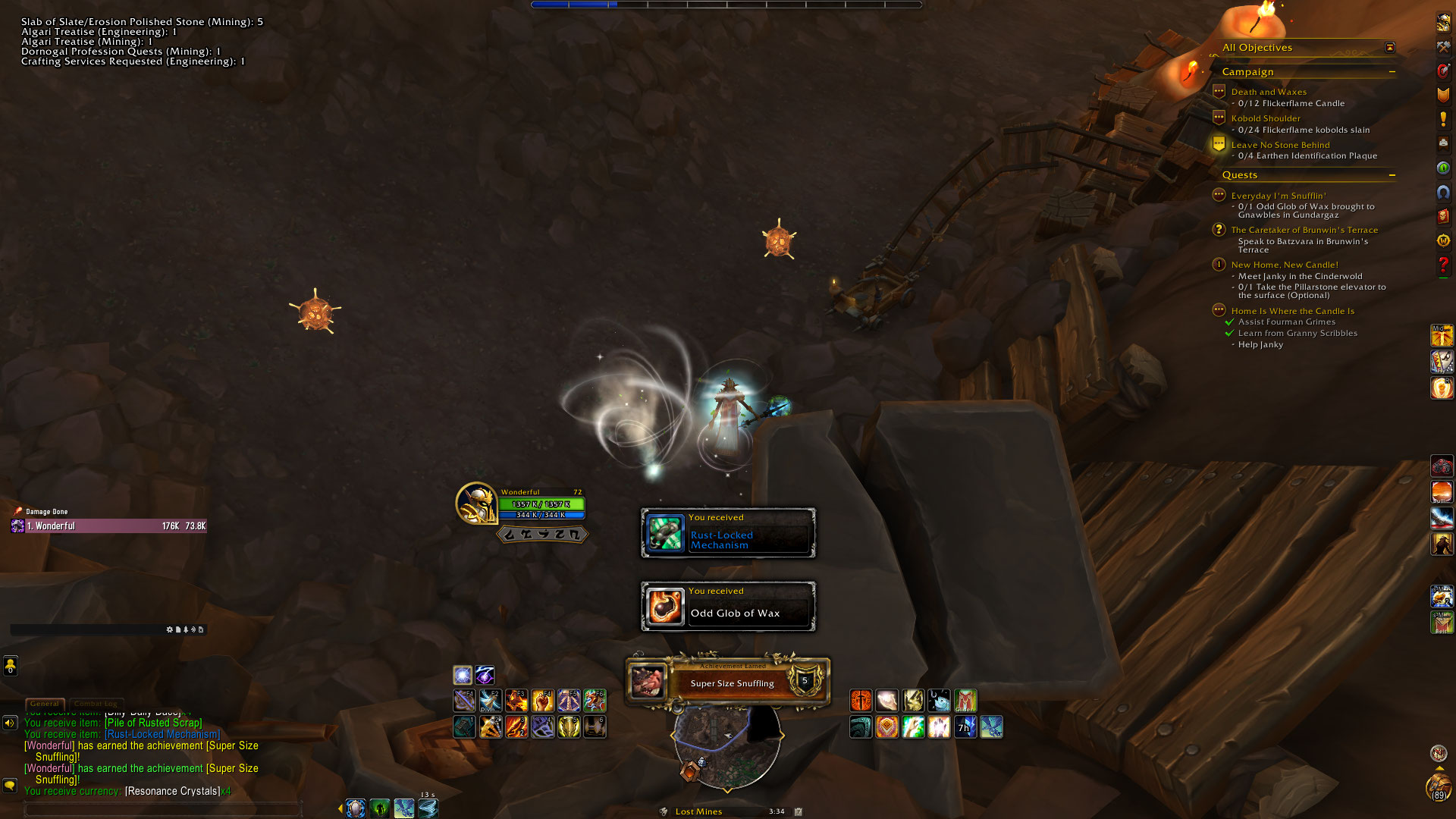Collapse the Campaign objectives section
Image resolution: width=1456 pixels, height=819 pixels.
(1392, 72)
